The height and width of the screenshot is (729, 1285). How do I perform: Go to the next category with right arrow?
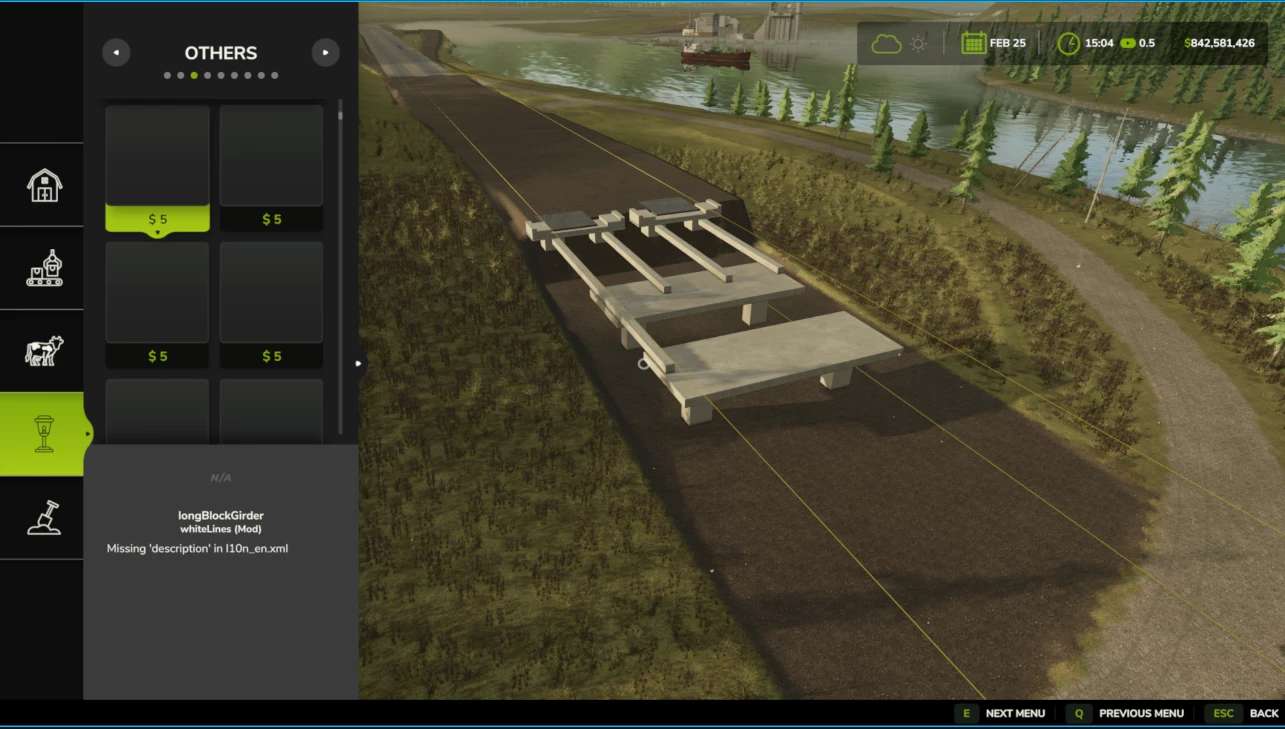click(x=325, y=53)
